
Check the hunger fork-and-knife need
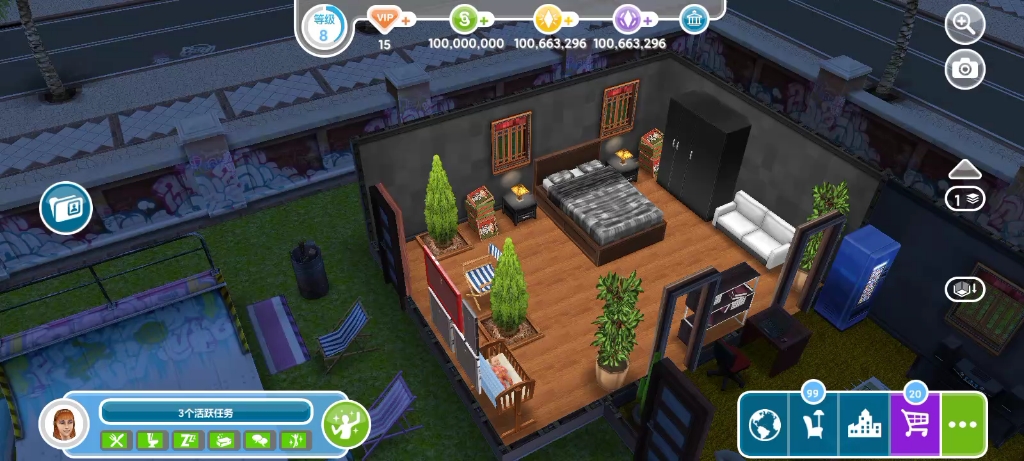(116, 440)
